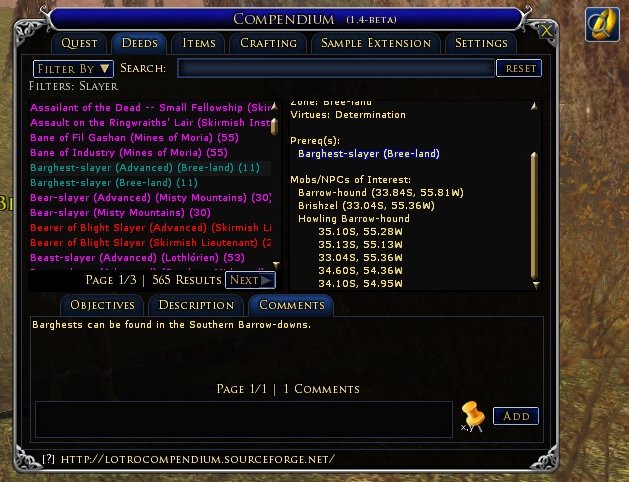Click the comment entry text box
The image size is (629, 482).
(243, 418)
